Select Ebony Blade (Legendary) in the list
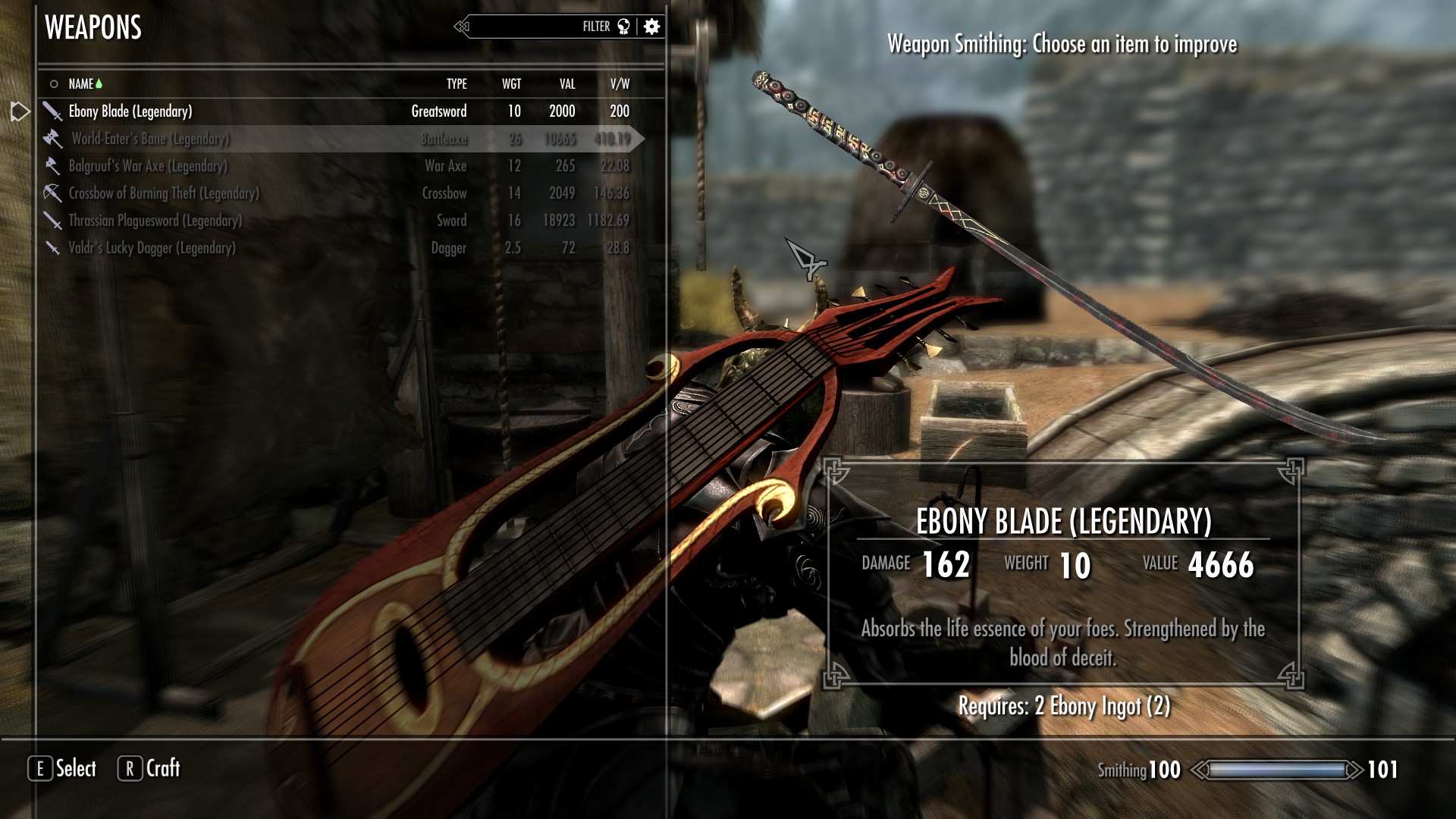 130,111
